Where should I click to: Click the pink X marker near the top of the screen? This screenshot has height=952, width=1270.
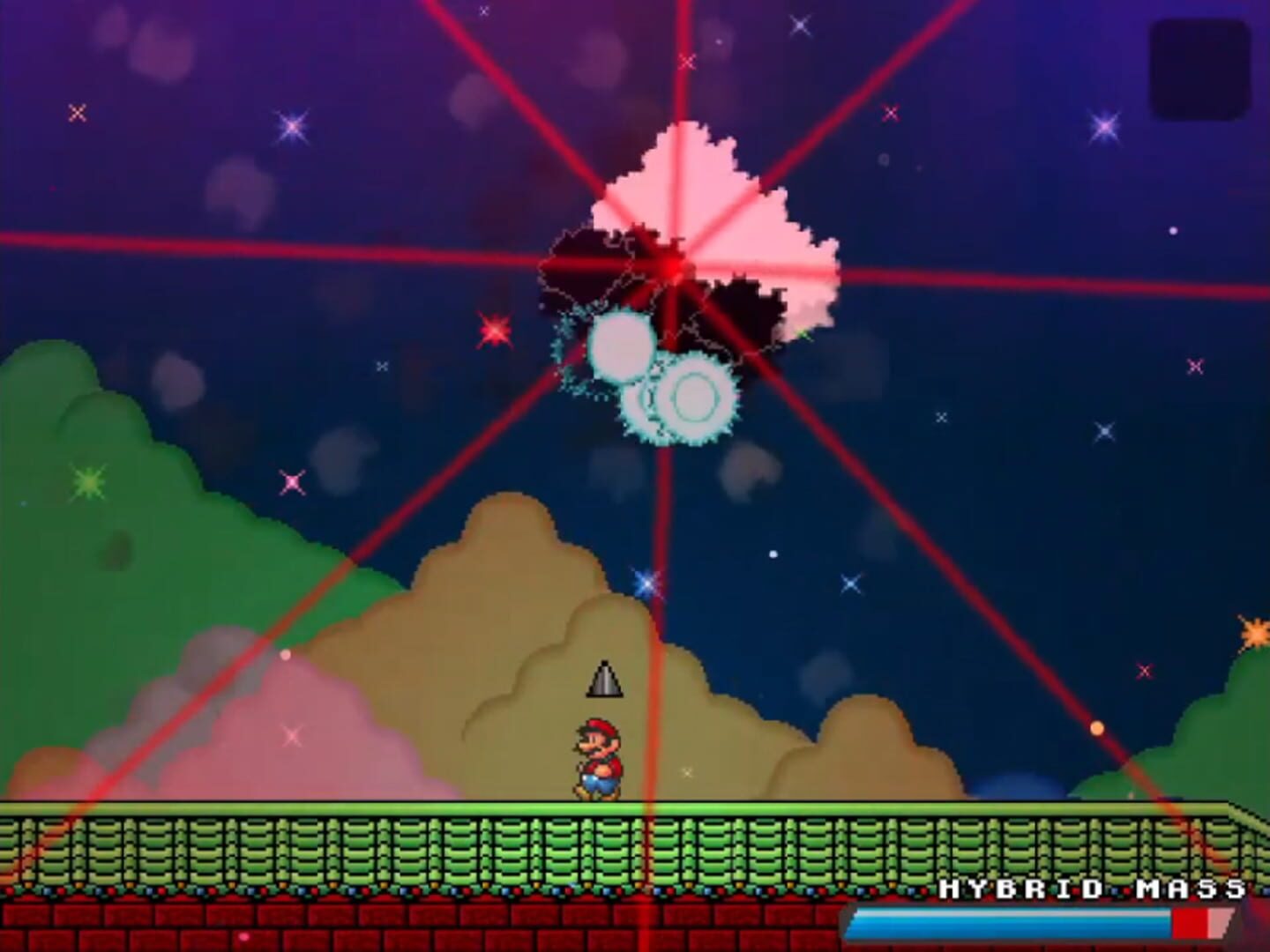tap(891, 113)
